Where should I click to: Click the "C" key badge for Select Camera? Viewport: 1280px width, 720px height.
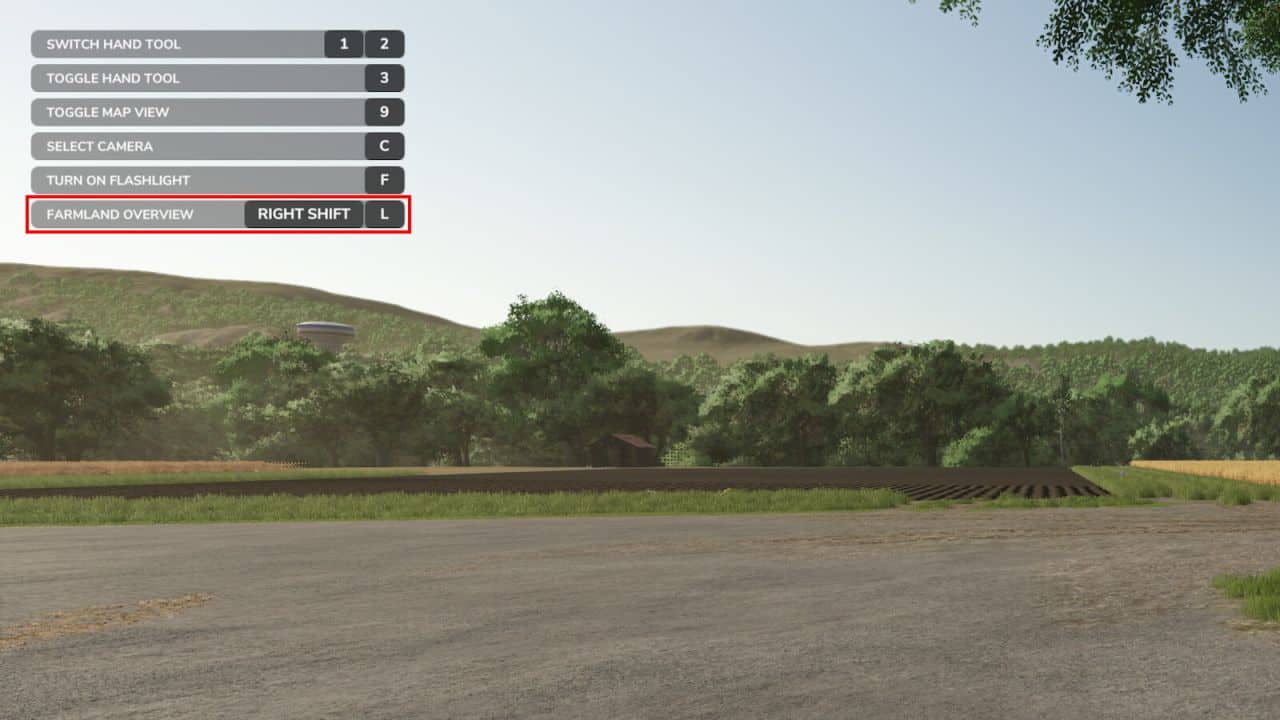coord(384,146)
